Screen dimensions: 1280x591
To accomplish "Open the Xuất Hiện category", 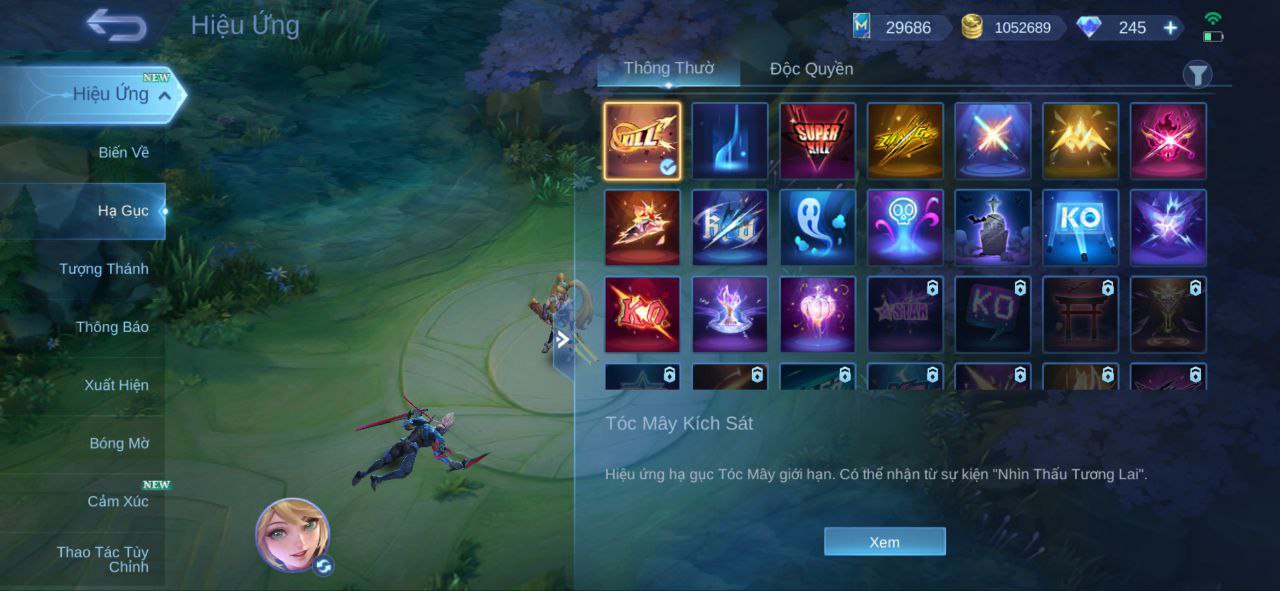I will point(116,384).
